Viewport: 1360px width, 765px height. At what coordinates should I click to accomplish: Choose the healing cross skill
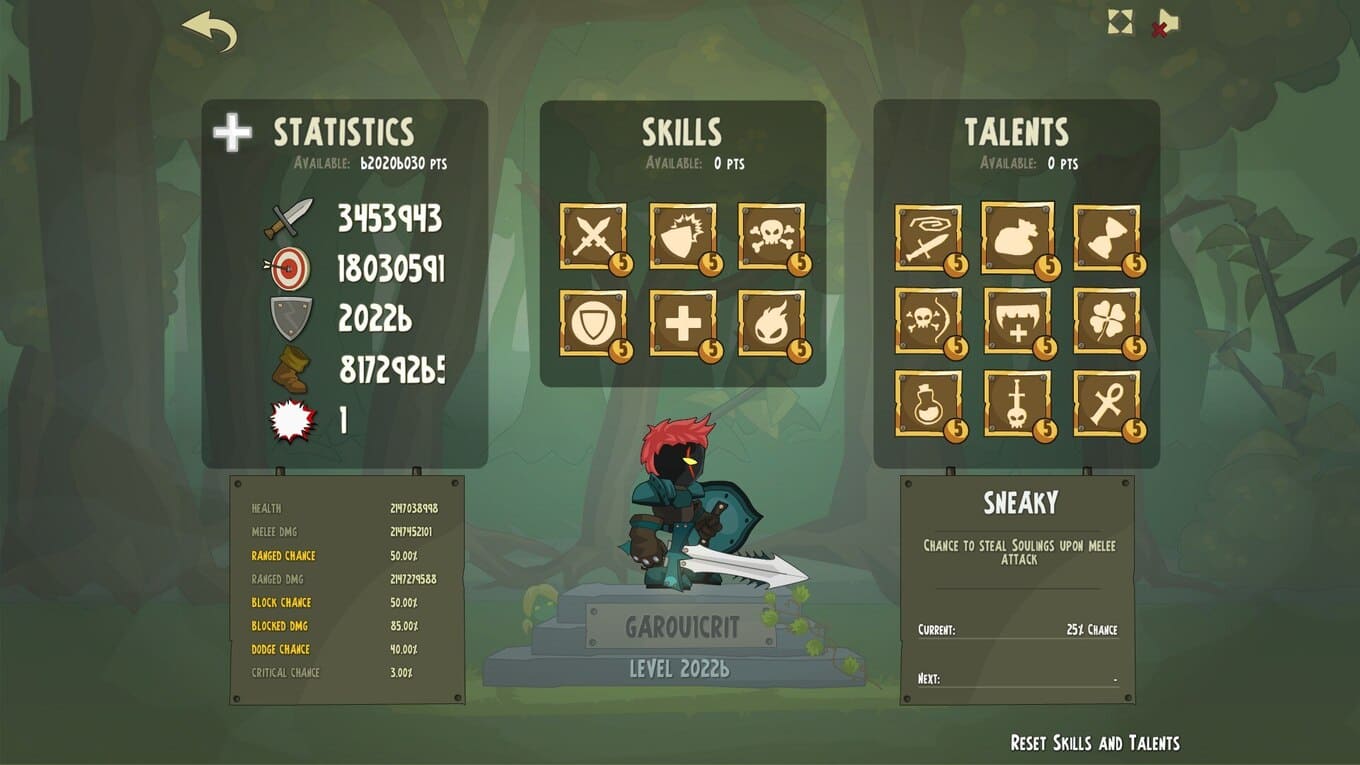[x=683, y=323]
